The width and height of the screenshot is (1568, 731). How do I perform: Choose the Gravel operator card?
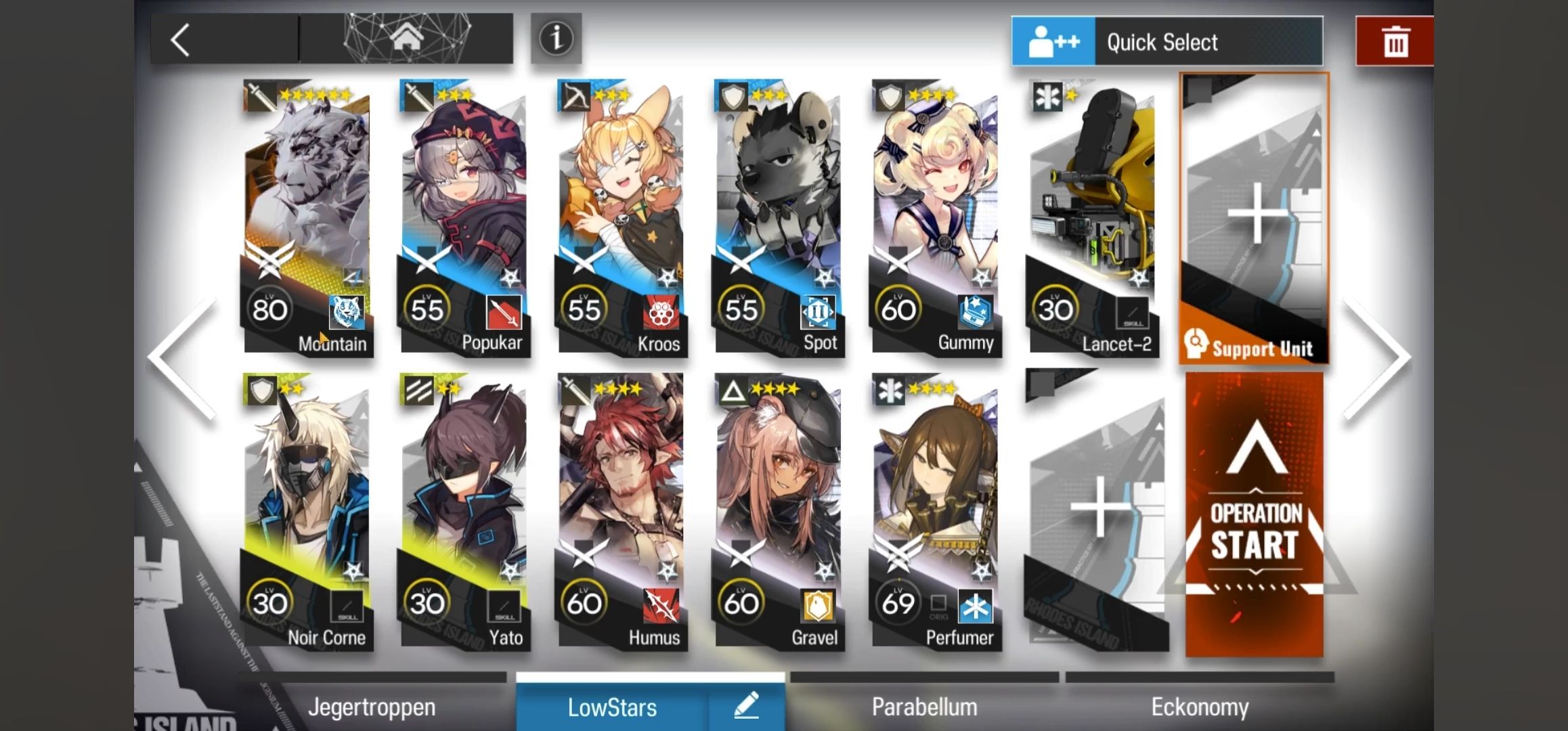tap(779, 512)
